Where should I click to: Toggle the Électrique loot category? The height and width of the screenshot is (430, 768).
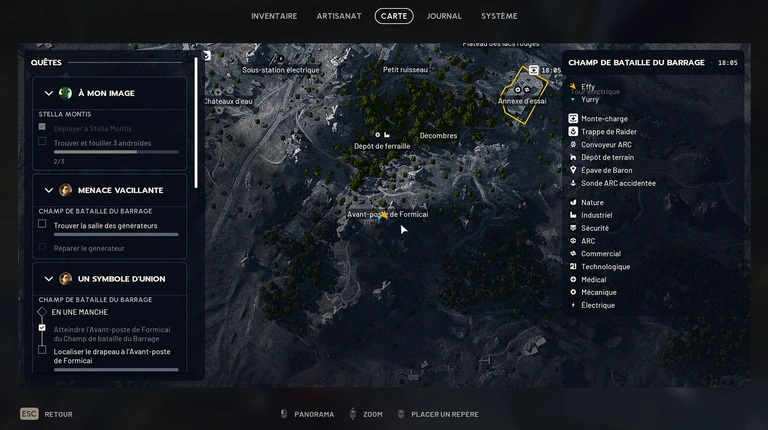click(x=597, y=306)
